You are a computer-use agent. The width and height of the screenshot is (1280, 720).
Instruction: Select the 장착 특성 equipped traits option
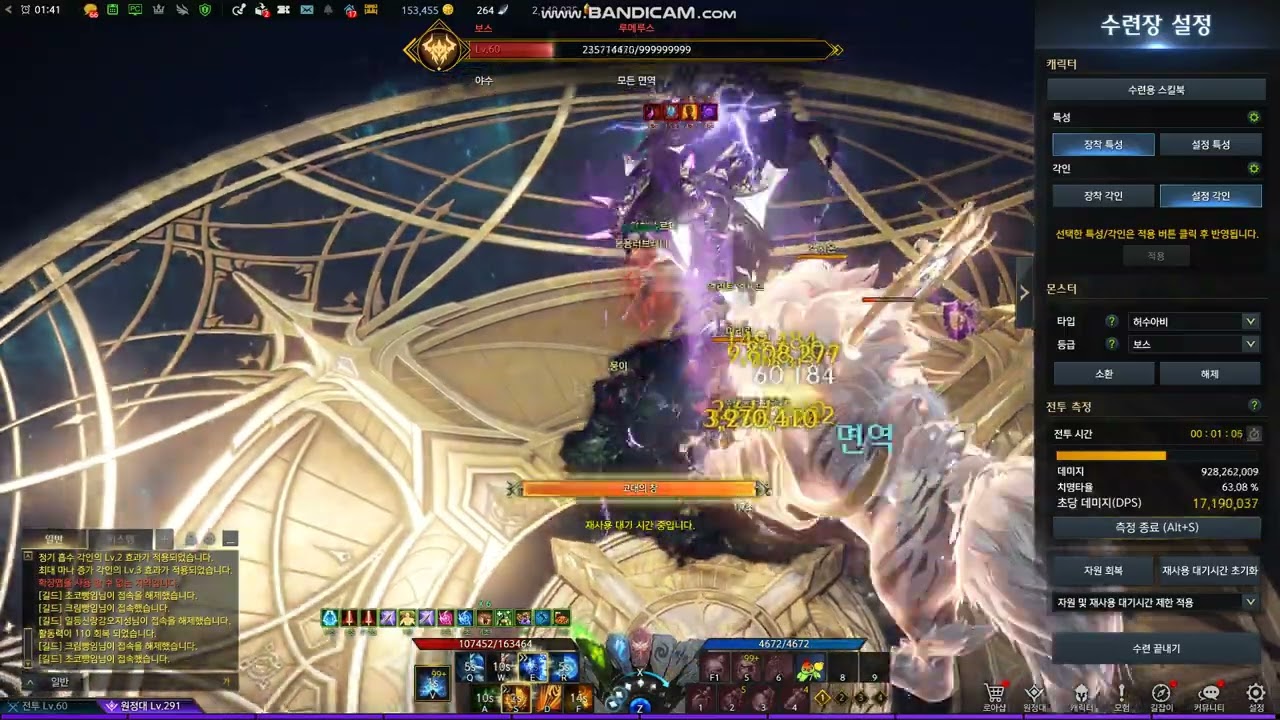pos(1103,144)
